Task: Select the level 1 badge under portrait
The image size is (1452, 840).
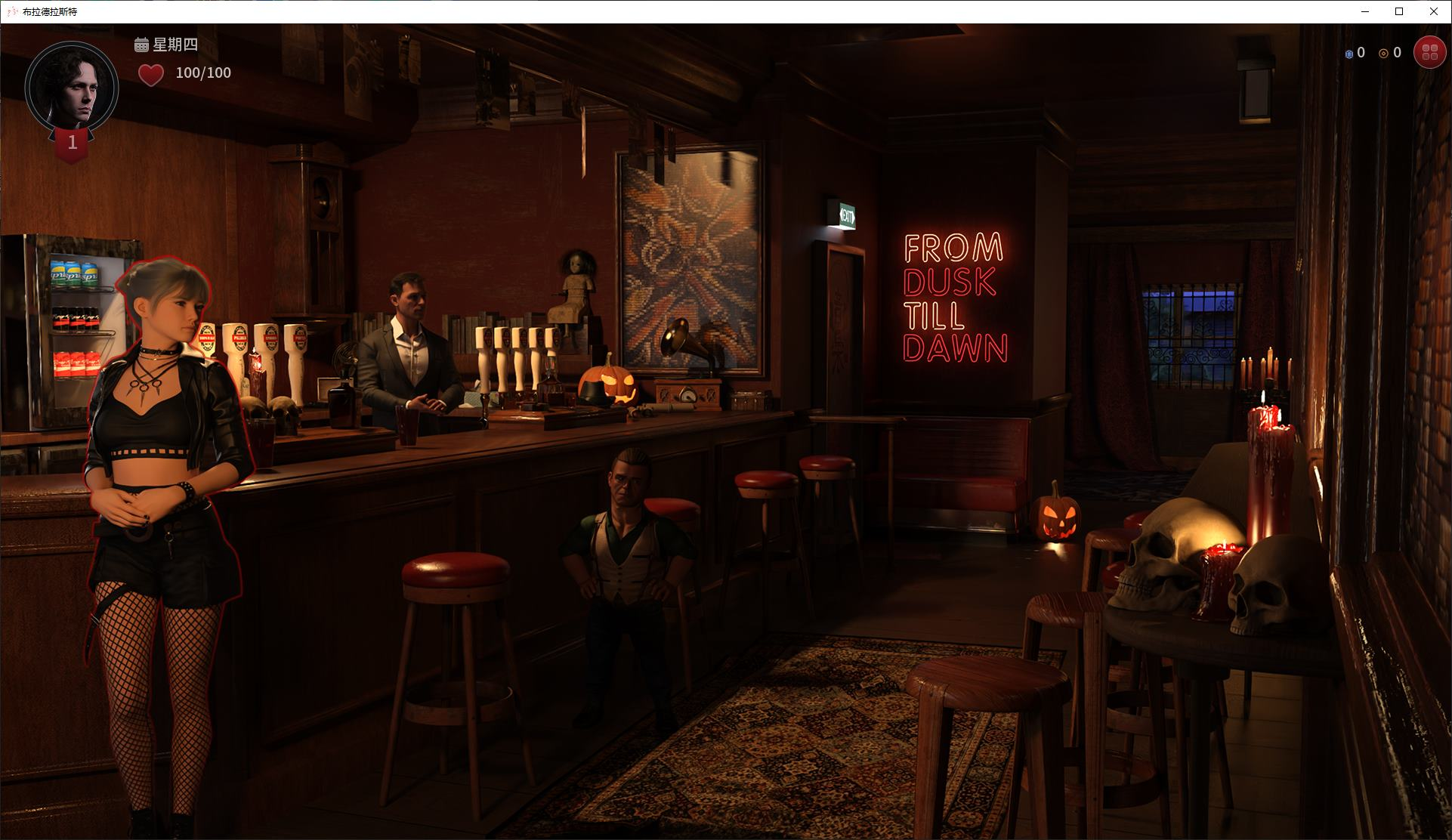Action: point(73,142)
